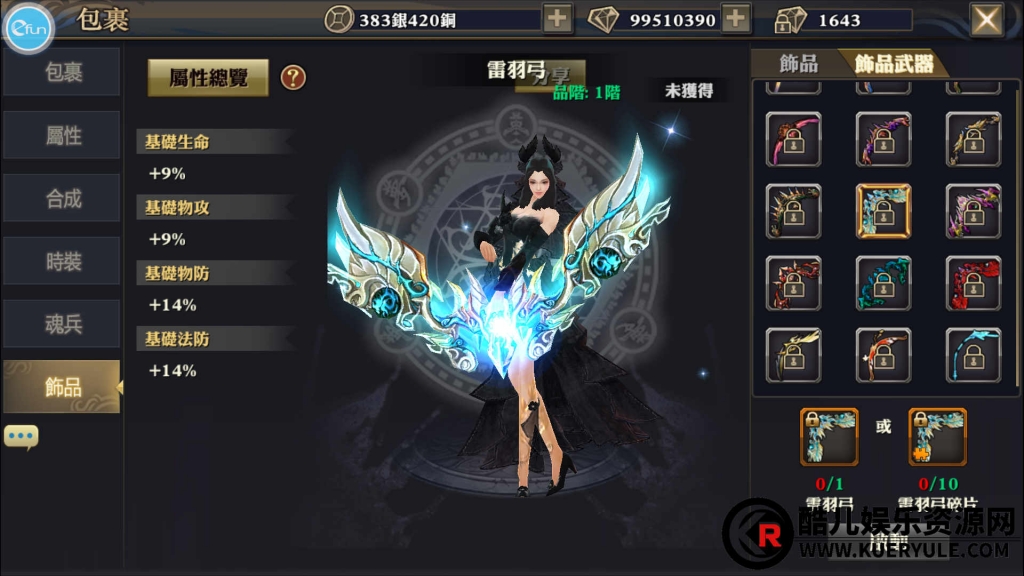Close the 包裹 window
Viewport: 1024px width, 576px height.
tap(986, 19)
